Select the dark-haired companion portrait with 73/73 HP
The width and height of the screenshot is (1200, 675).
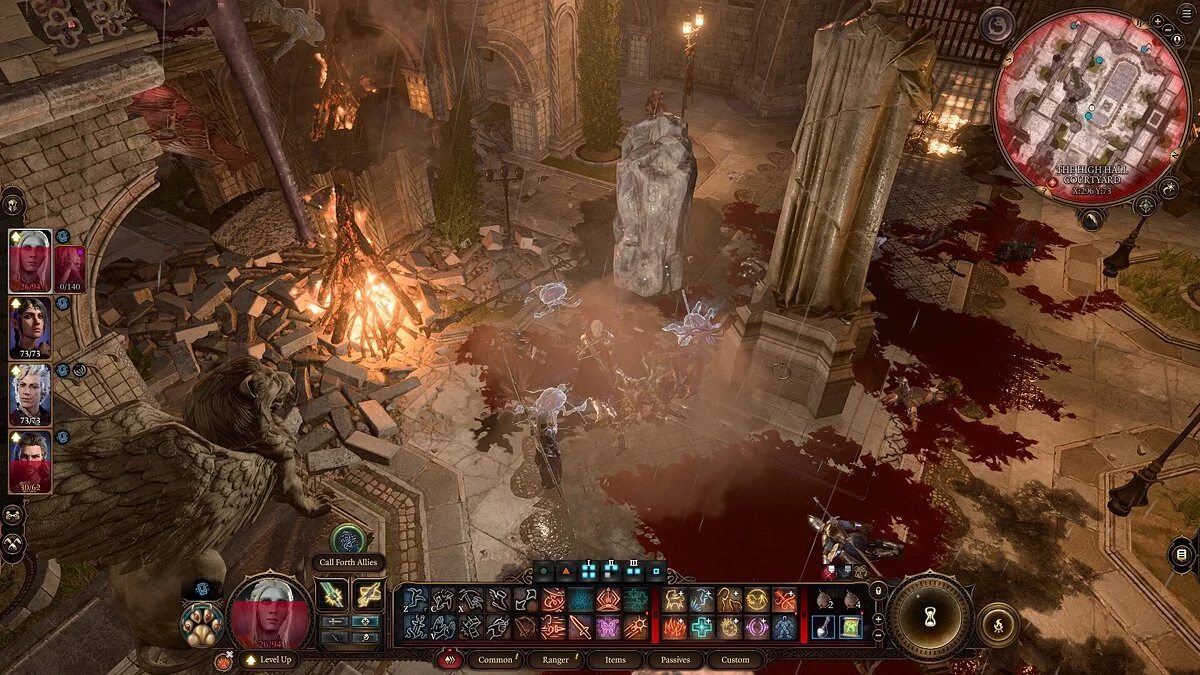[x=30, y=327]
